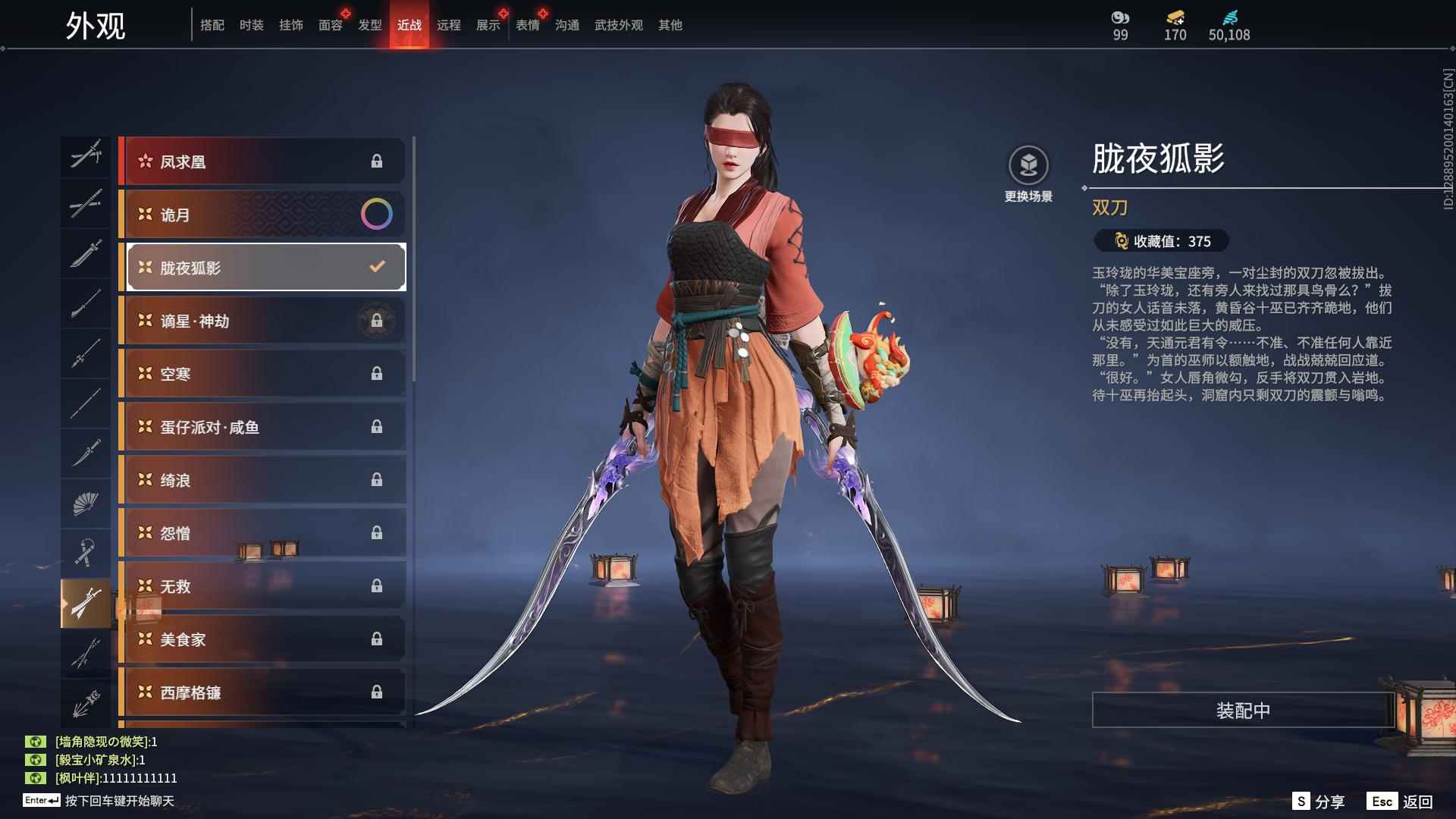Select the dagger weapon category icon
This screenshot has height=819, width=1456.
[86, 453]
